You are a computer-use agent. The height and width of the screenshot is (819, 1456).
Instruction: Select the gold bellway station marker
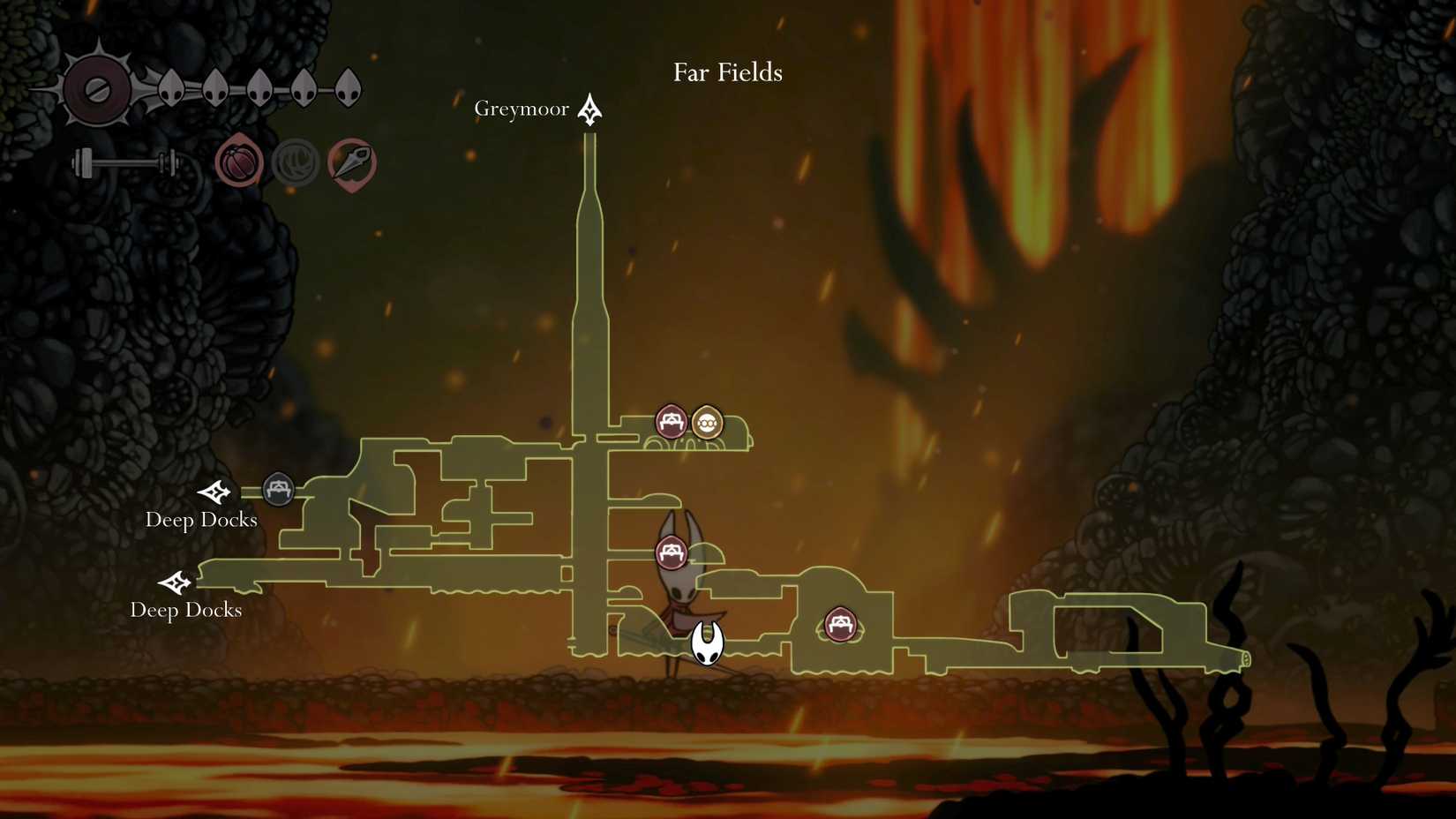[x=707, y=423]
